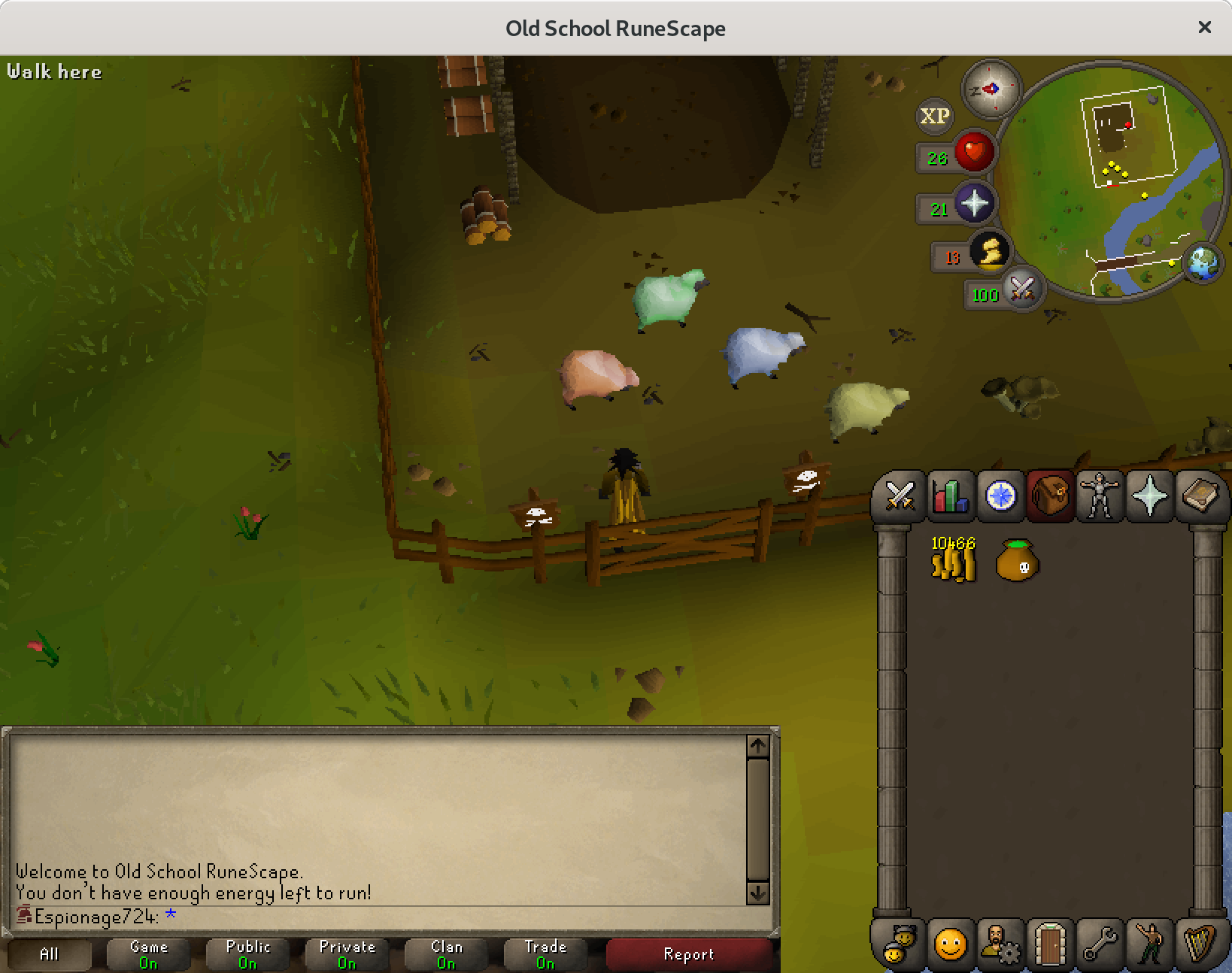Image resolution: width=1232 pixels, height=973 pixels.
Task: Toggle the XP drops orb
Action: pyautogui.click(x=935, y=116)
